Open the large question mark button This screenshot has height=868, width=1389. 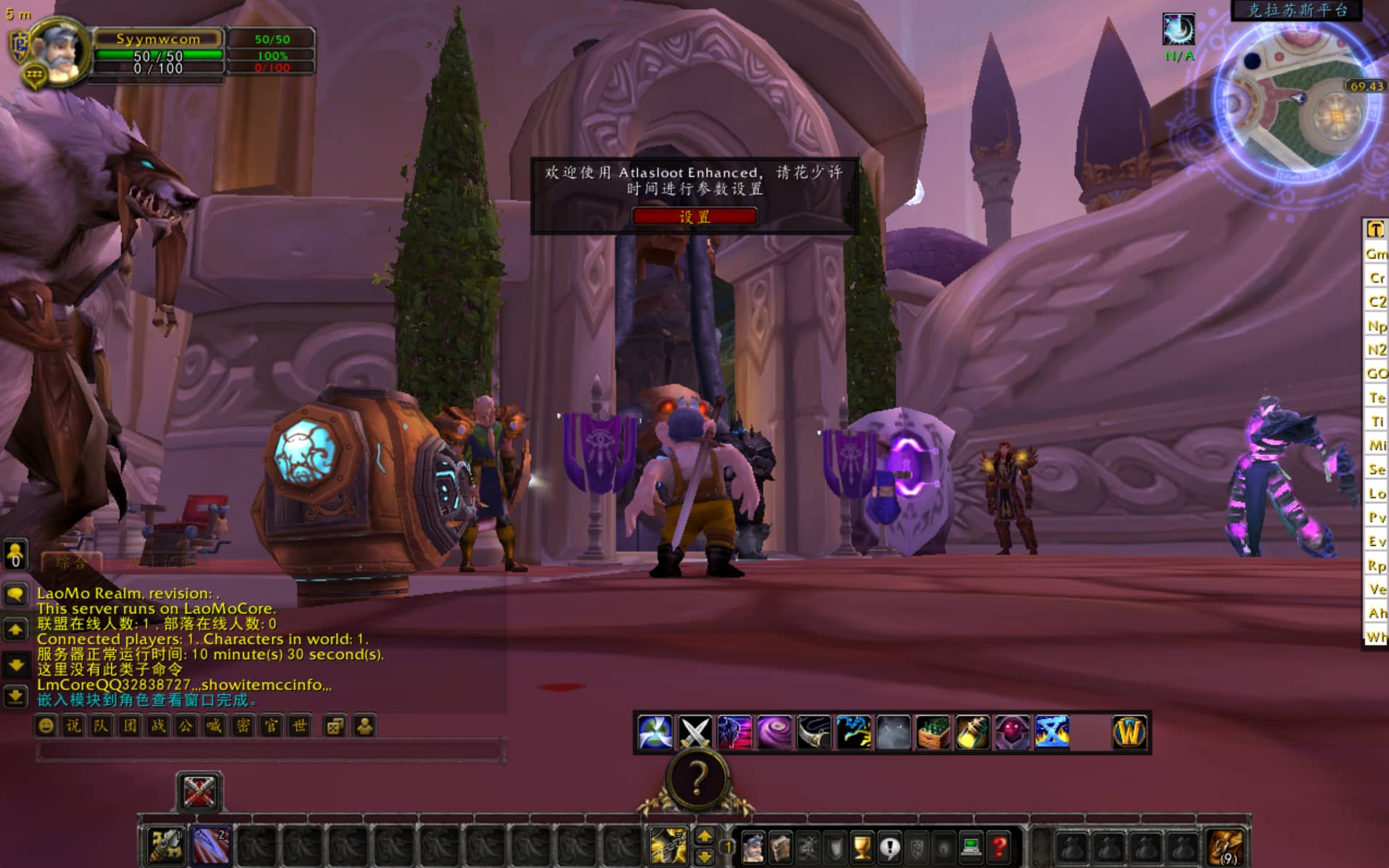(697, 779)
